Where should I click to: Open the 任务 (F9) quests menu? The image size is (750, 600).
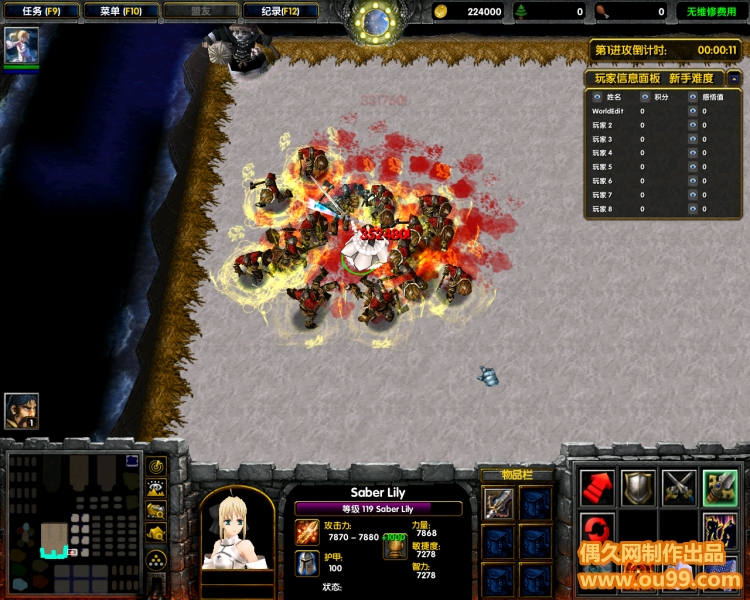click(40, 12)
